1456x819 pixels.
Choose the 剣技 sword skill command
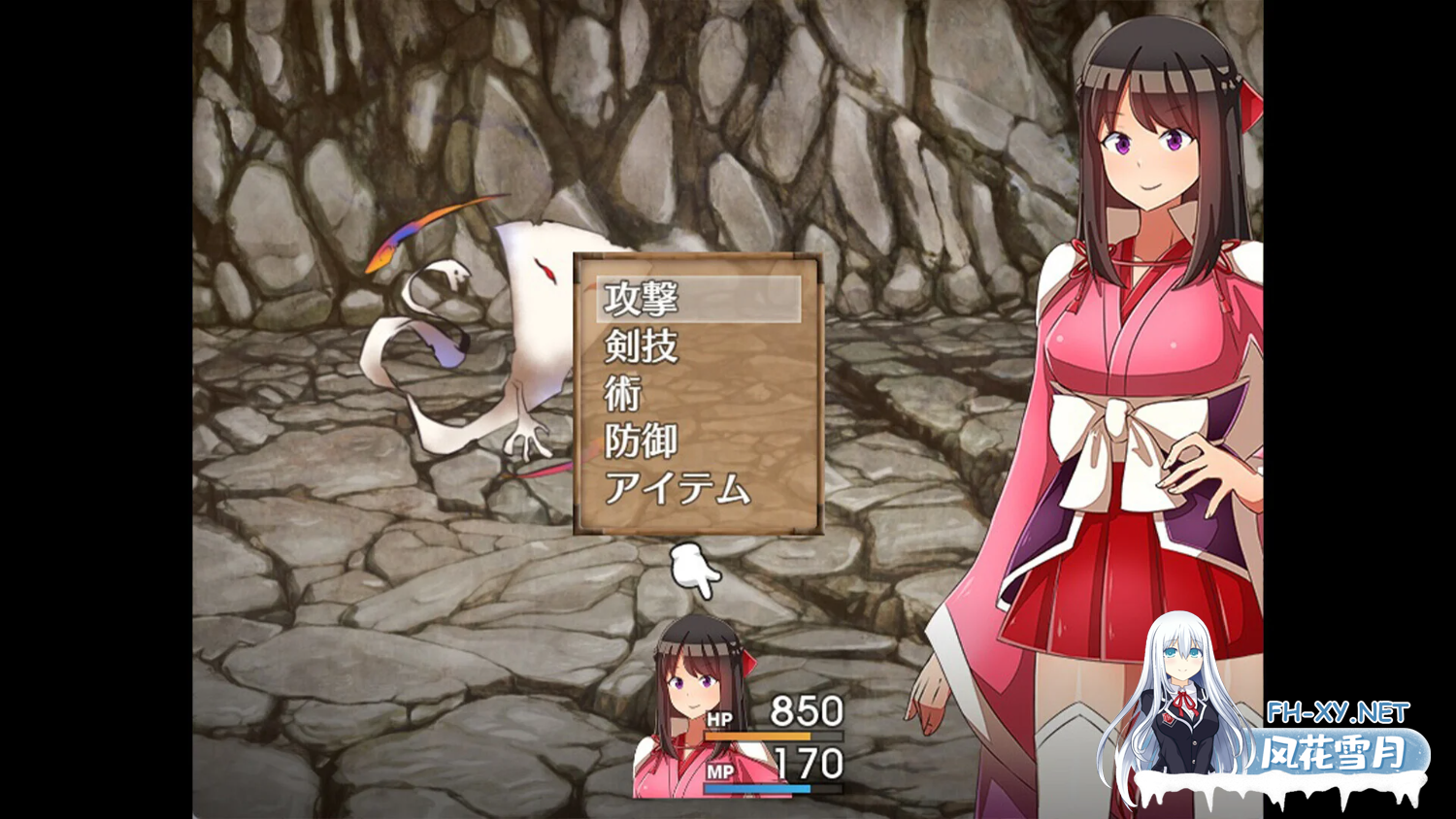coord(643,346)
